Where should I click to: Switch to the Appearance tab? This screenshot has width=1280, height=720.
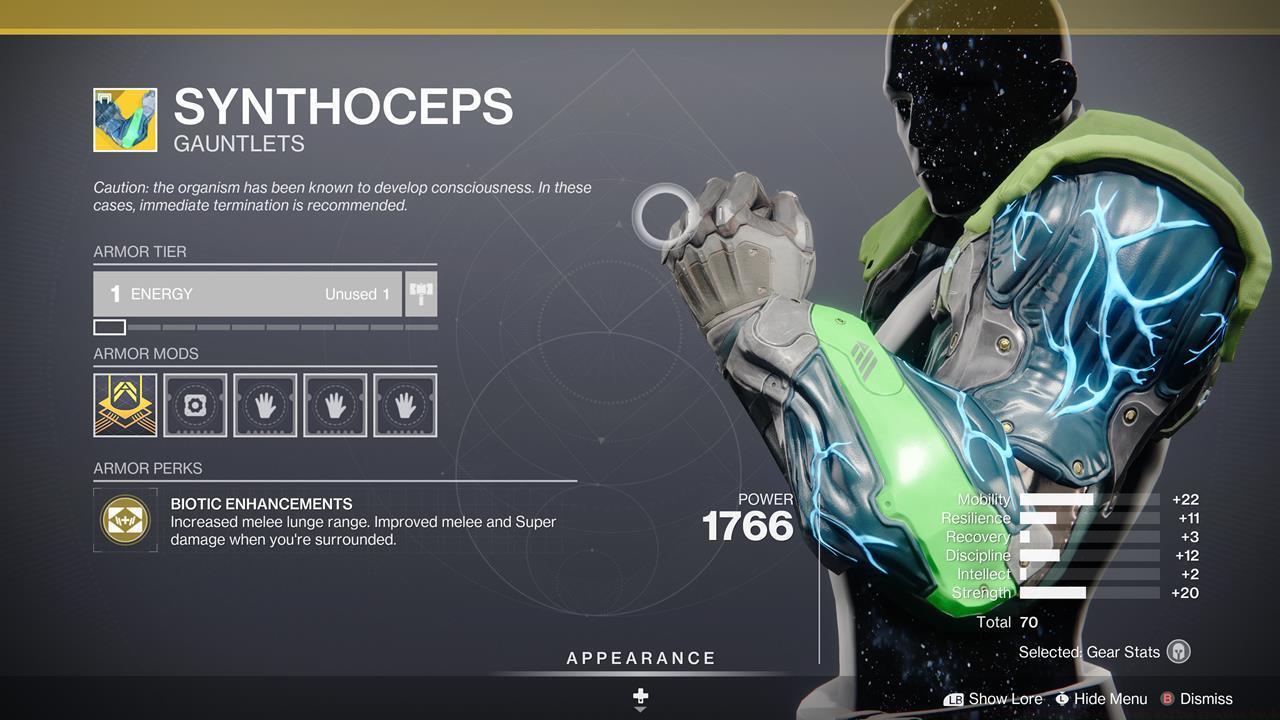point(639,658)
